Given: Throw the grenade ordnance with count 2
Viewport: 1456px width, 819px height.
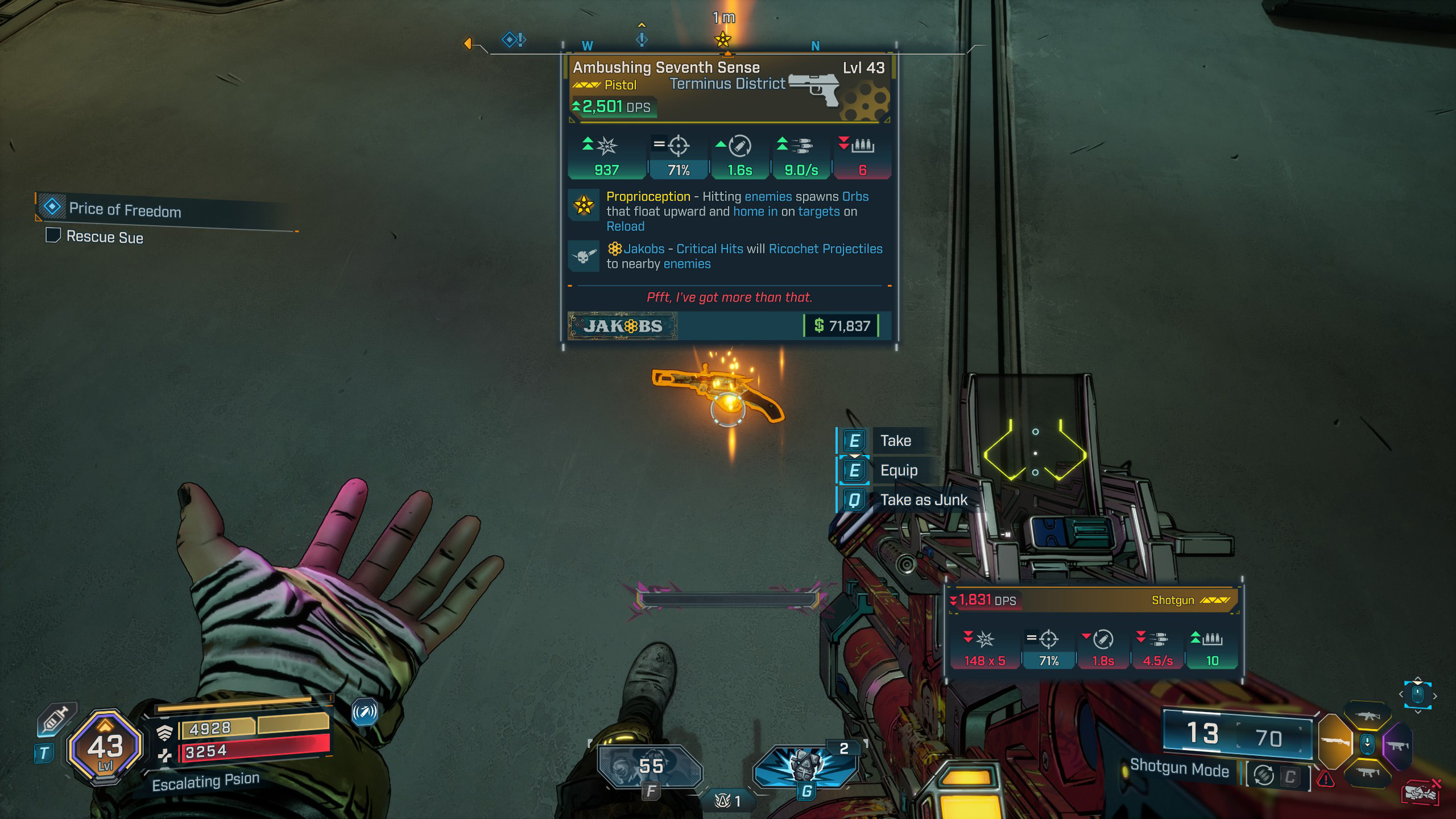Looking at the screenshot, I should coord(805,765).
